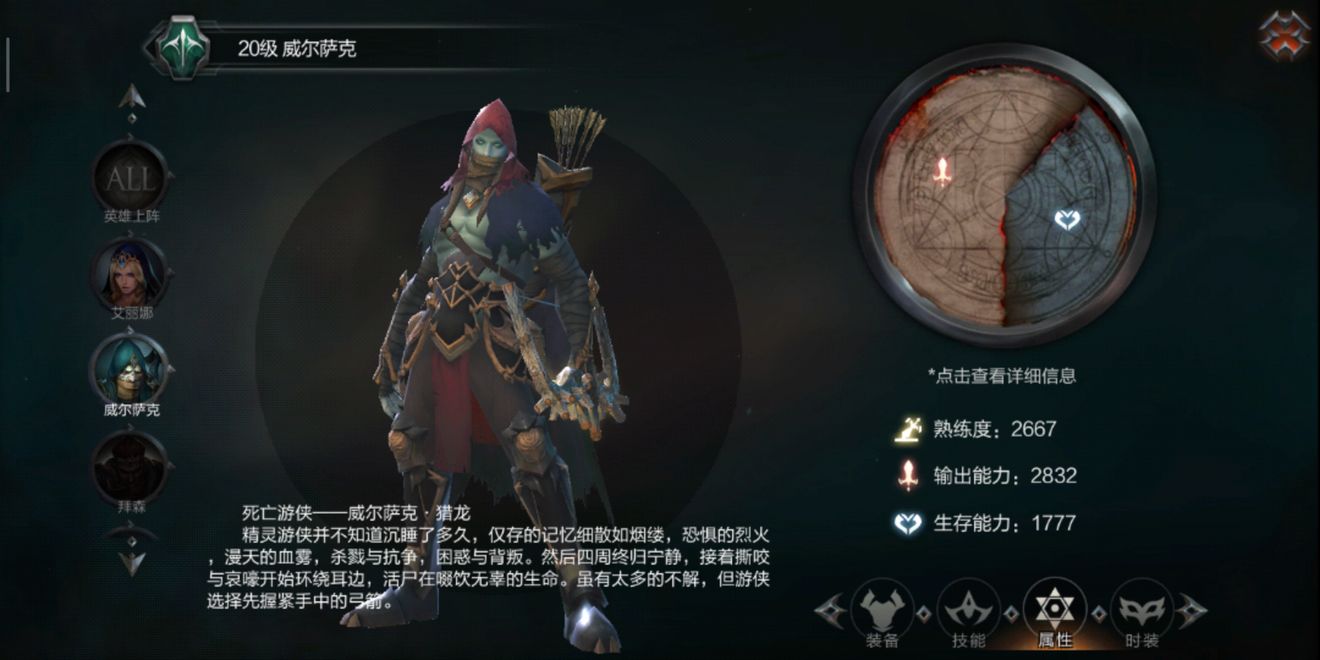Open the 英雄上阵 ALL heroes lineup
This screenshot has width=1320, height=660.
tap(131, 181)
